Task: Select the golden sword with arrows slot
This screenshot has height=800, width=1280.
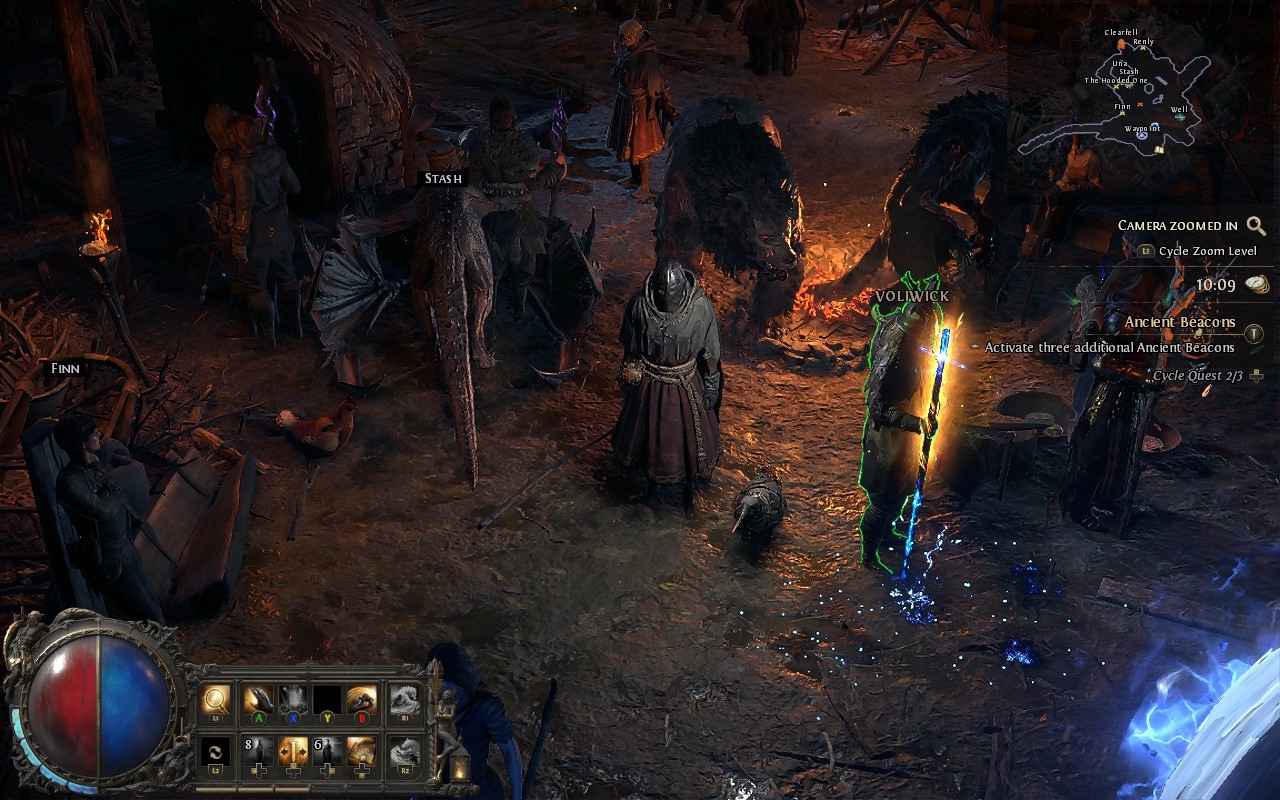Action: pyautogui.click(x=292, y=752)
